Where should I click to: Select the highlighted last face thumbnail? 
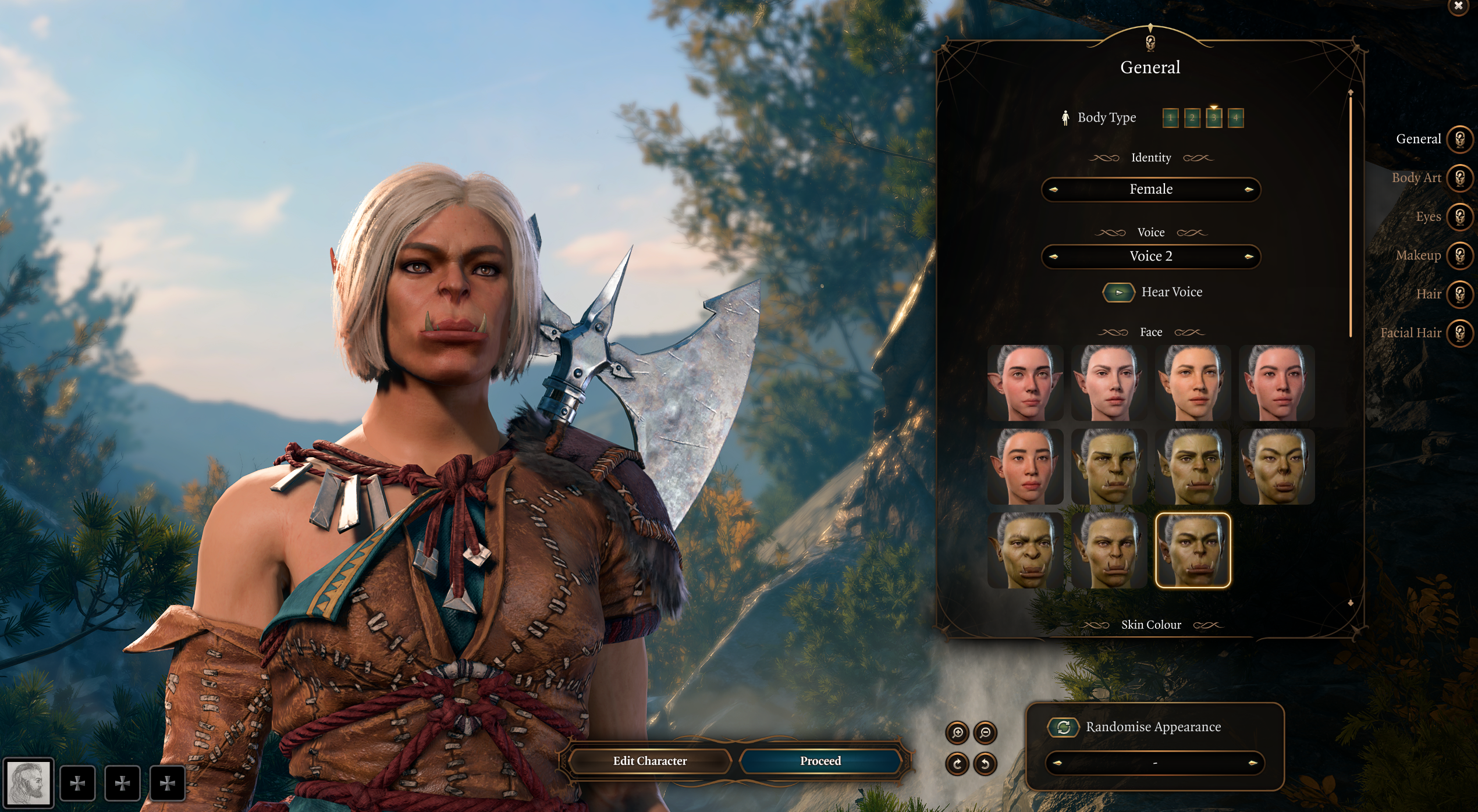click(1193, 550)
